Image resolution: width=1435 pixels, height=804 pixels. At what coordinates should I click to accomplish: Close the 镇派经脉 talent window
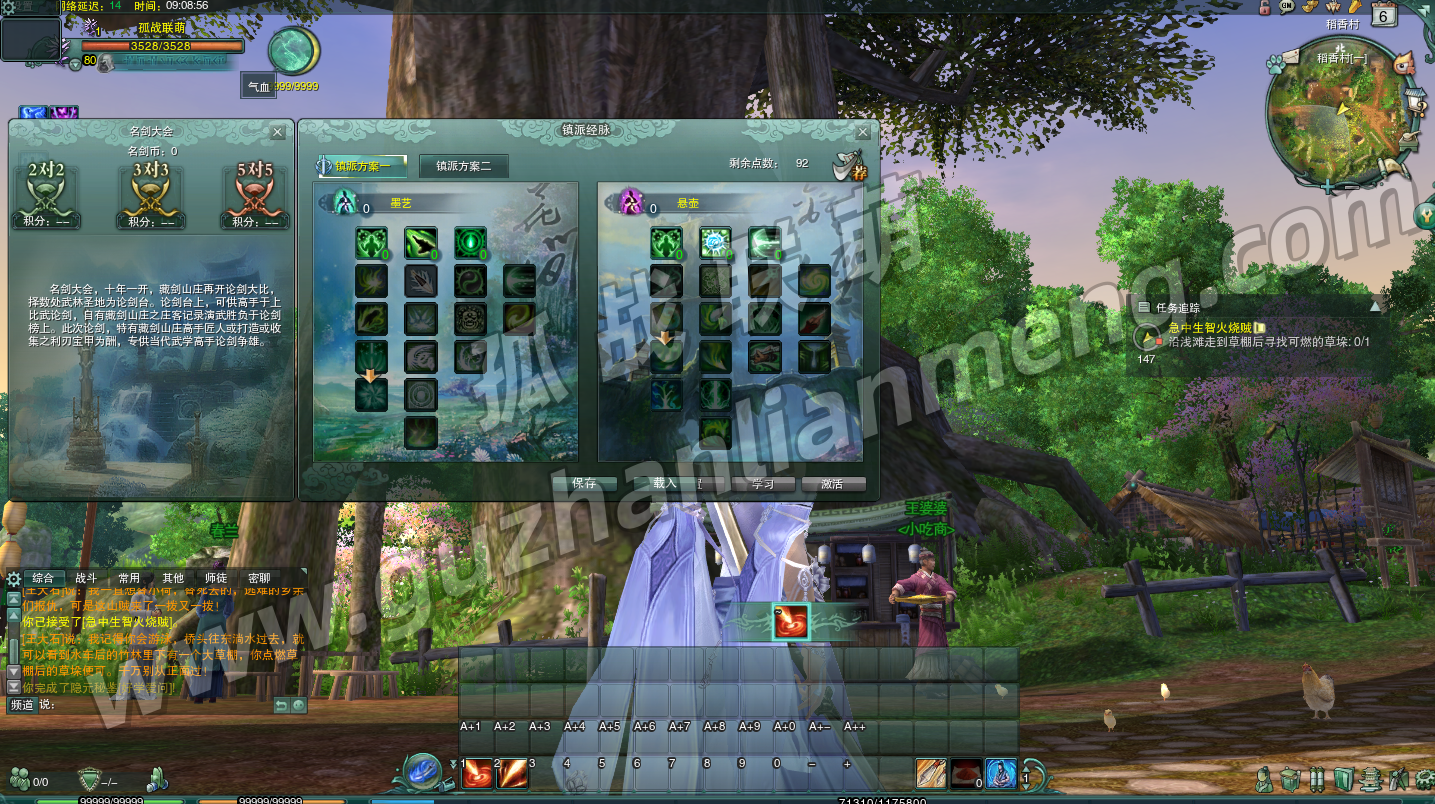[863, 132]
